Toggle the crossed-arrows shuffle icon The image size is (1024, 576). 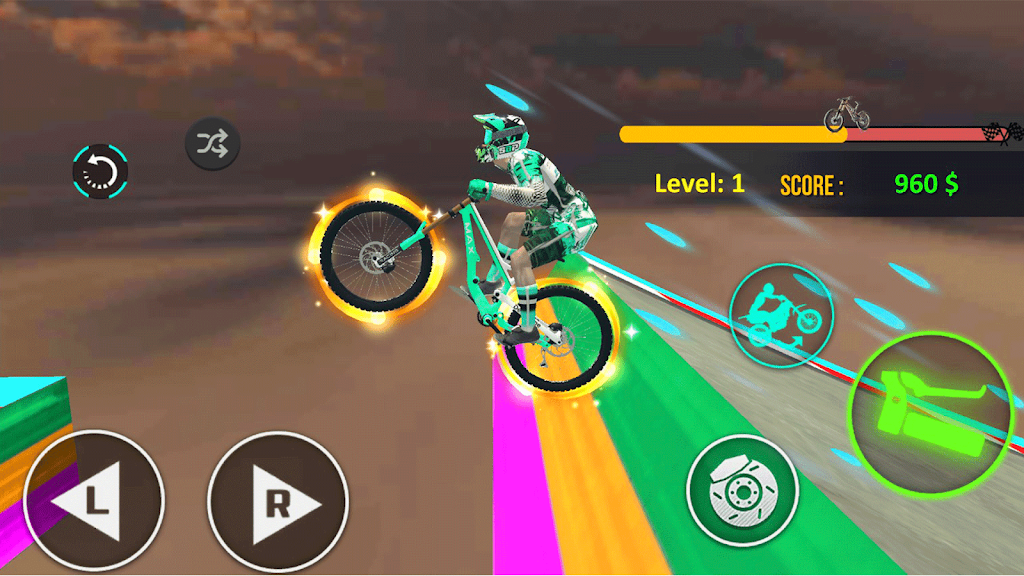[x=212, y=146]
